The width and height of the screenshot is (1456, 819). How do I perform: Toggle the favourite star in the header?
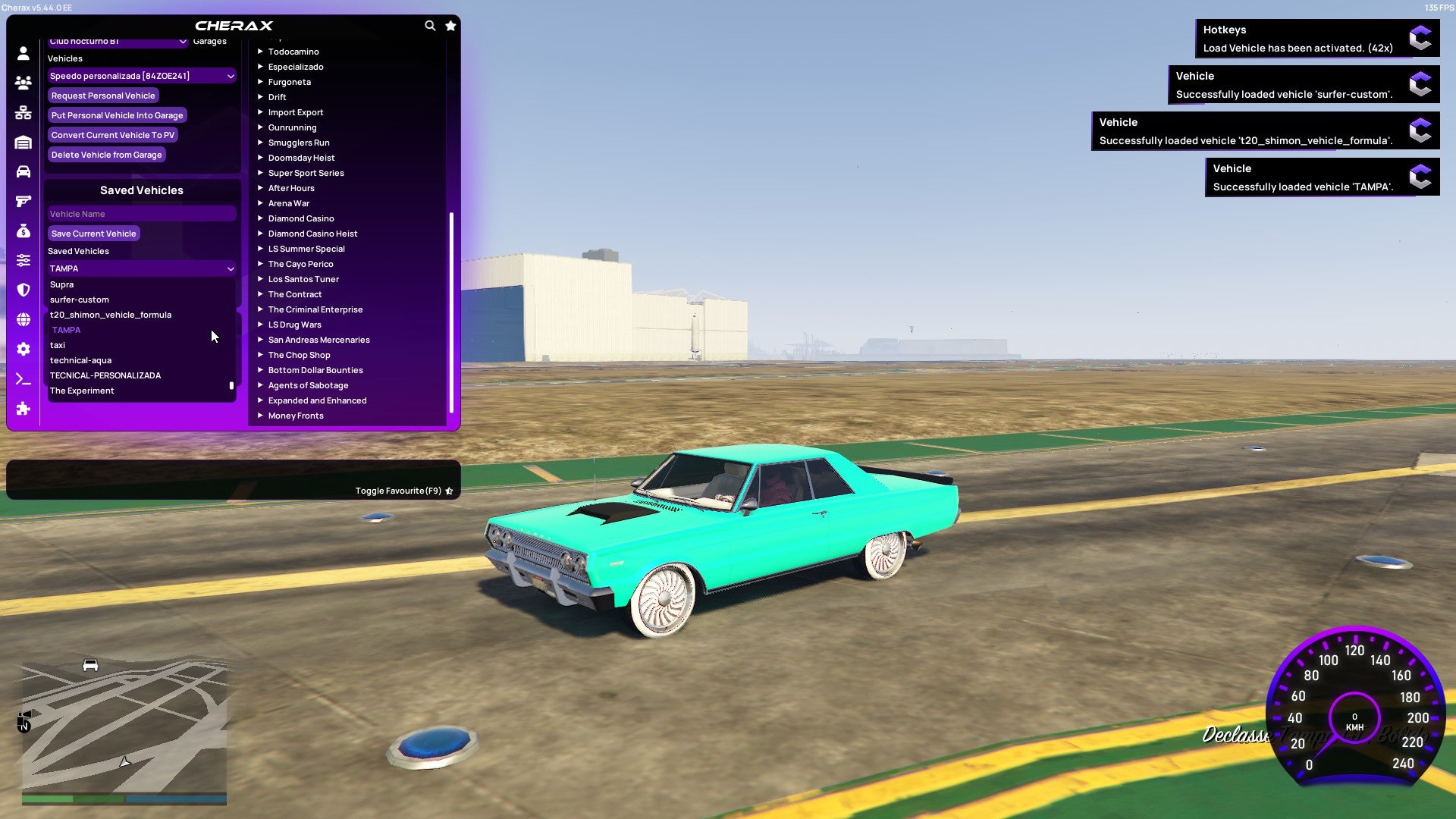tap(450, 25)
